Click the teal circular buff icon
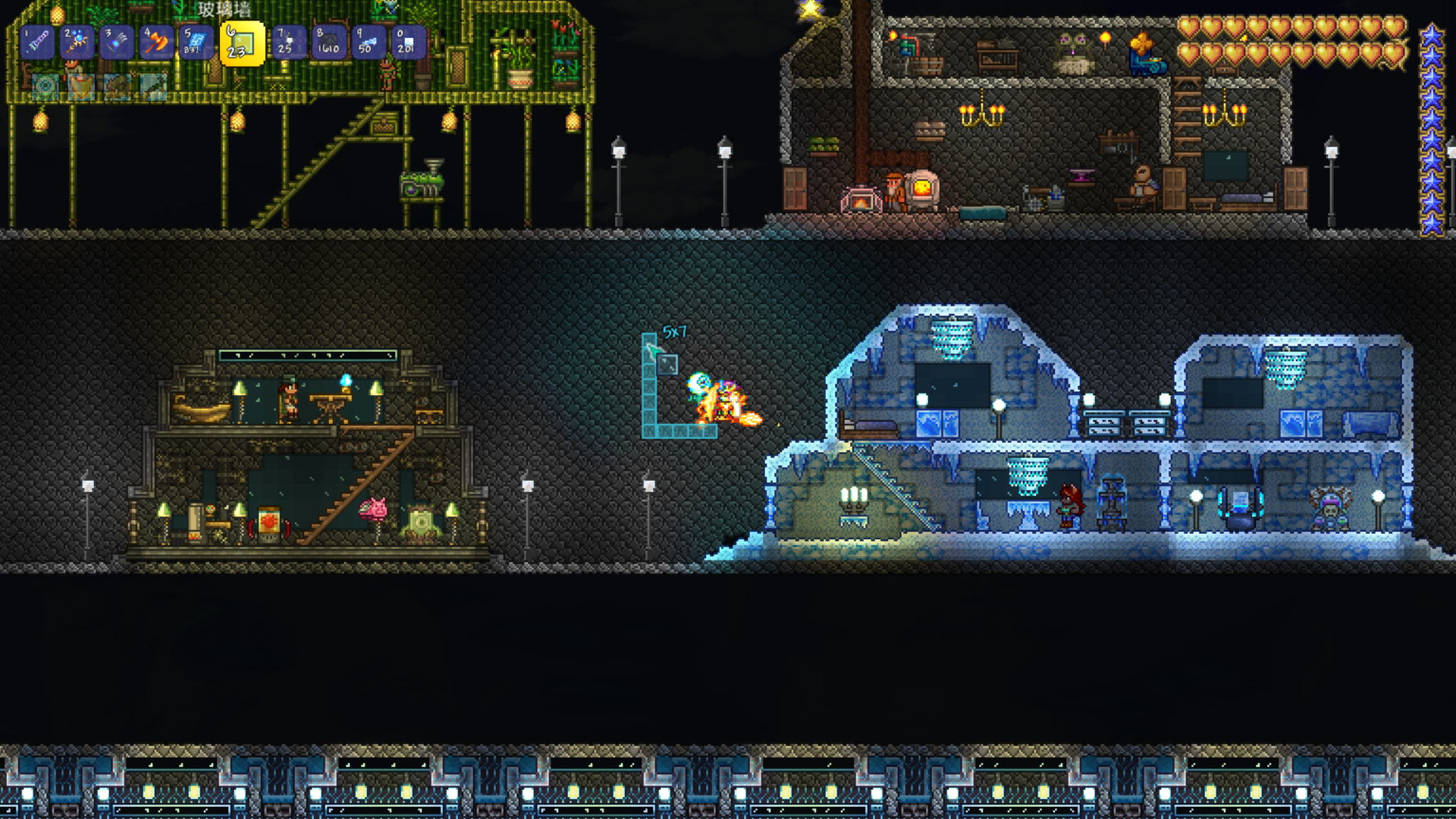 (x=45, y=87)
